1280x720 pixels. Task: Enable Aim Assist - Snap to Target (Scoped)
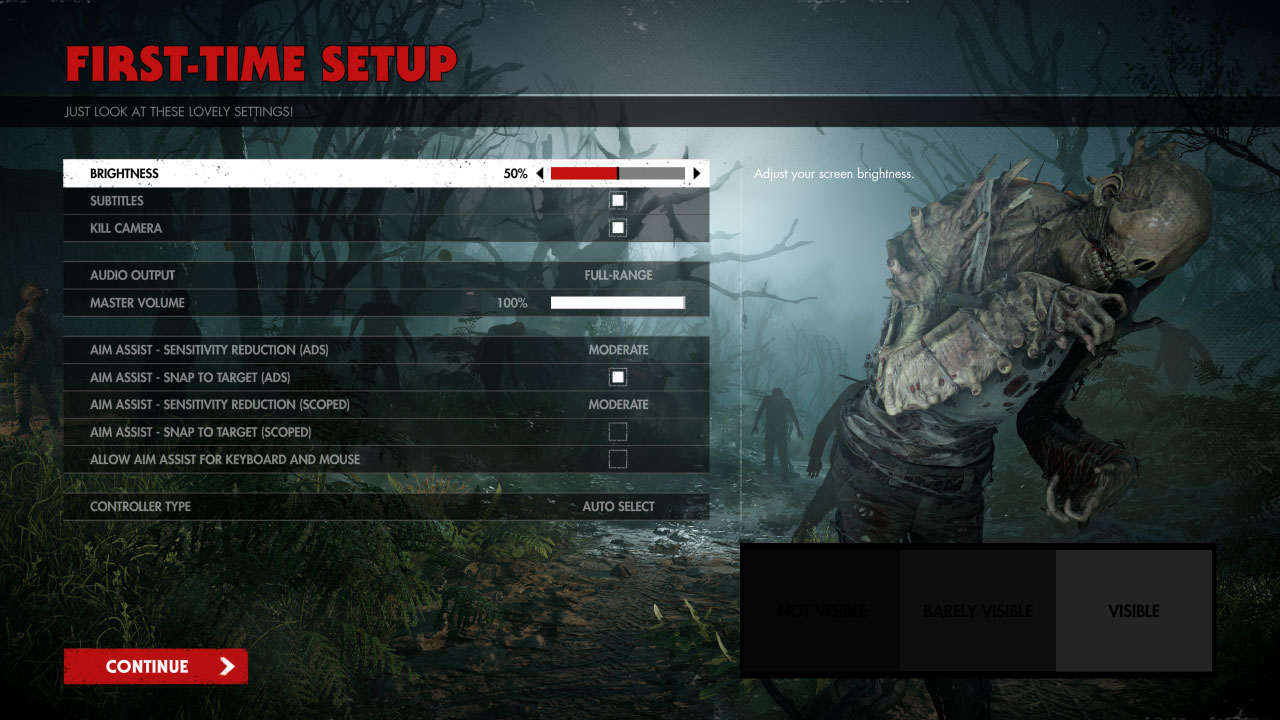point(617,431)
